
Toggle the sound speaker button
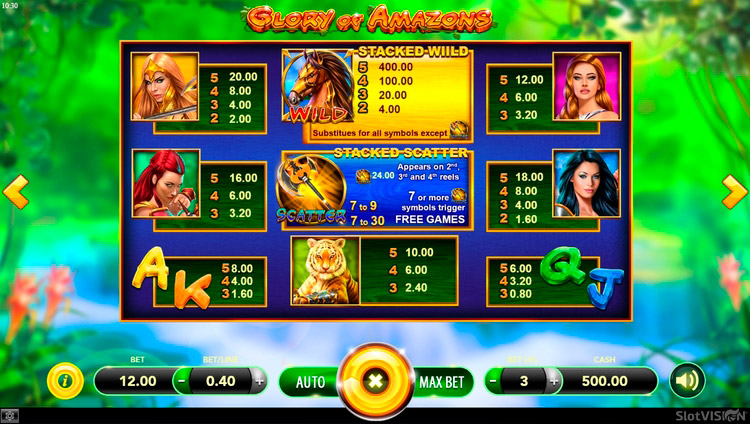(x=687, y=380)
